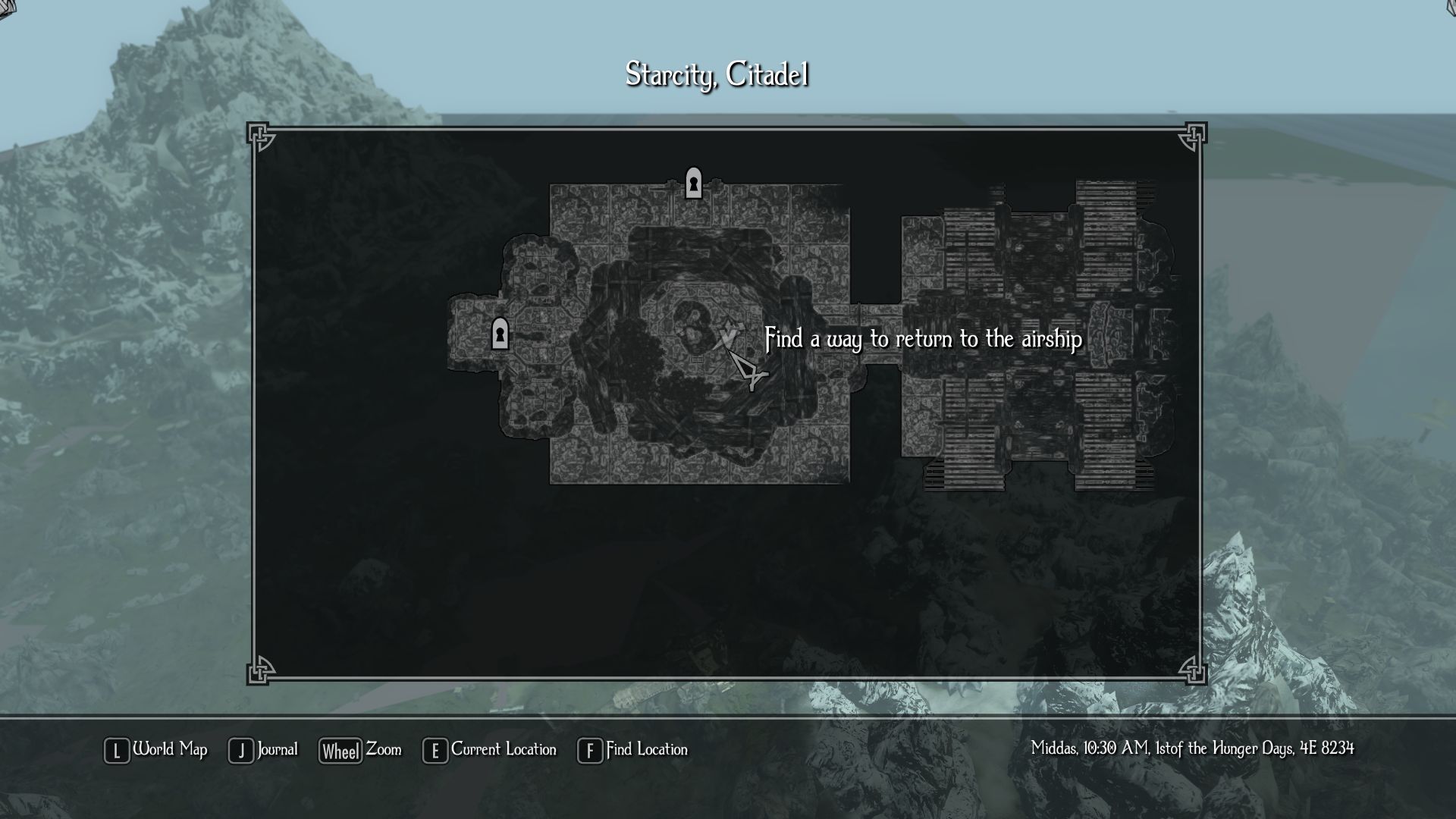
Task: Center the map on Current Location
Action: (490, 750)
